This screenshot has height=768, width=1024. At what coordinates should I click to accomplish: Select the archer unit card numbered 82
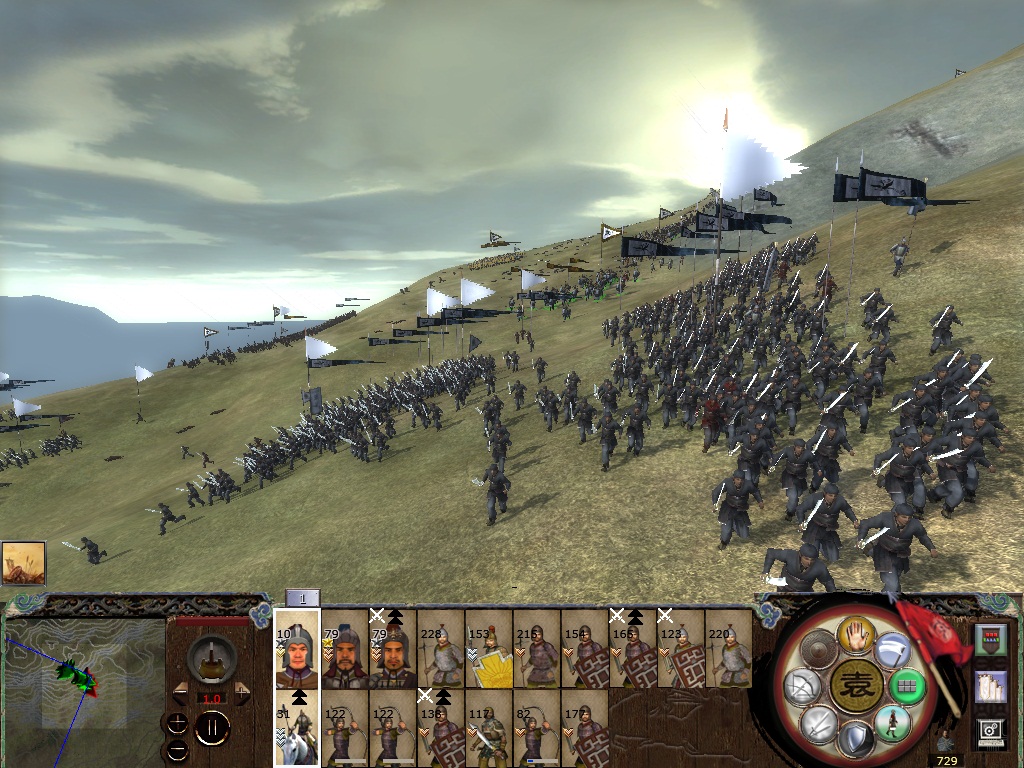(537, 730)
